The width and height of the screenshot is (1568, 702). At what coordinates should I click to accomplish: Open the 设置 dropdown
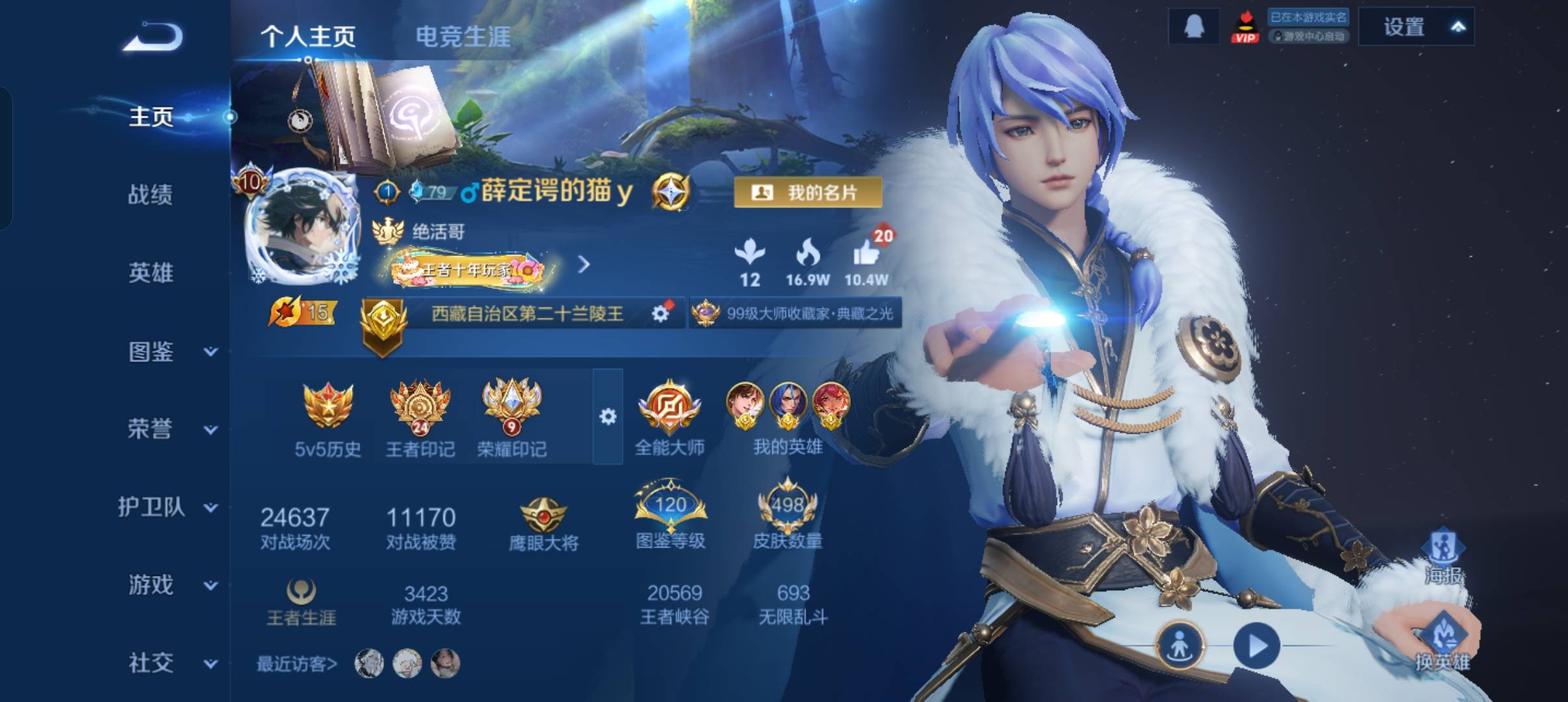coord(1416,27)
